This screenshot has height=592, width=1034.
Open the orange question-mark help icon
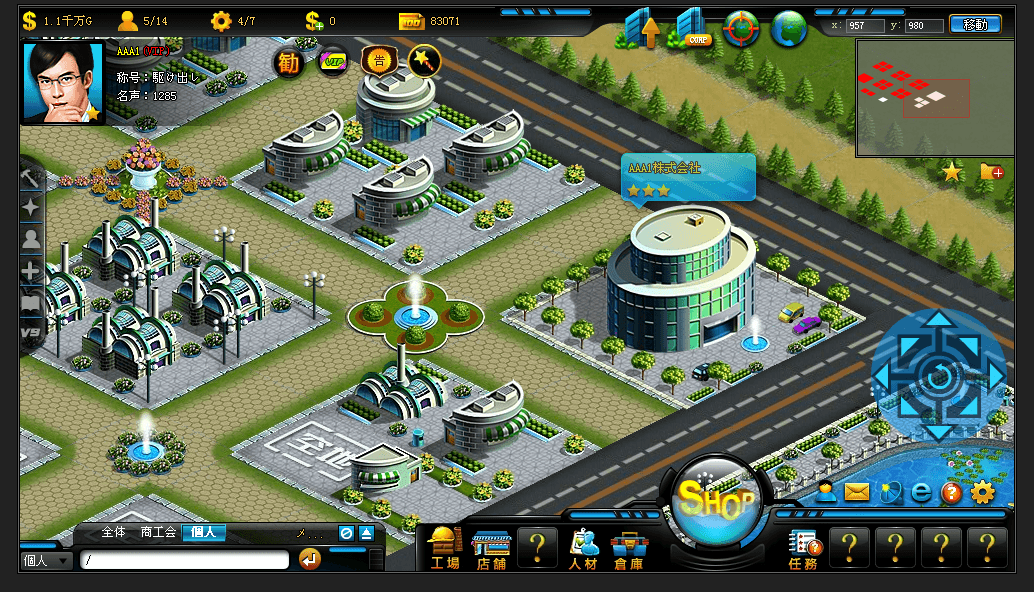[951, 492]
